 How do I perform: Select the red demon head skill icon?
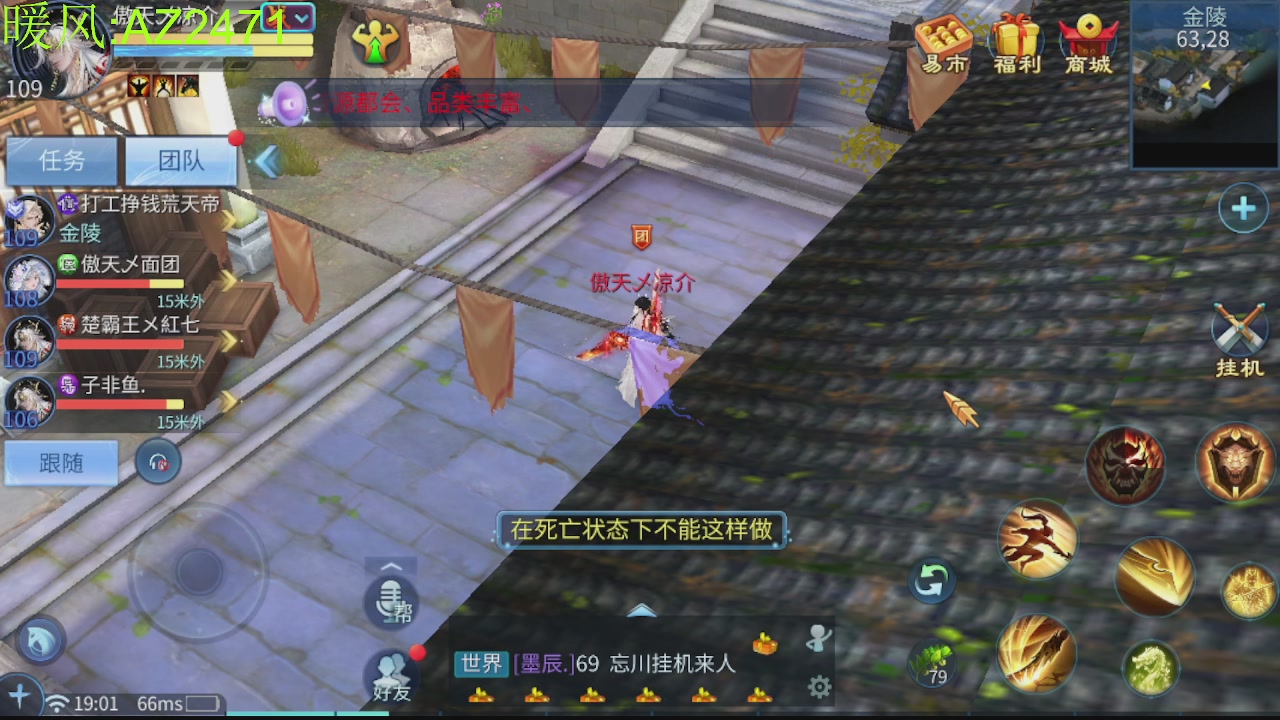[1126, 463]
